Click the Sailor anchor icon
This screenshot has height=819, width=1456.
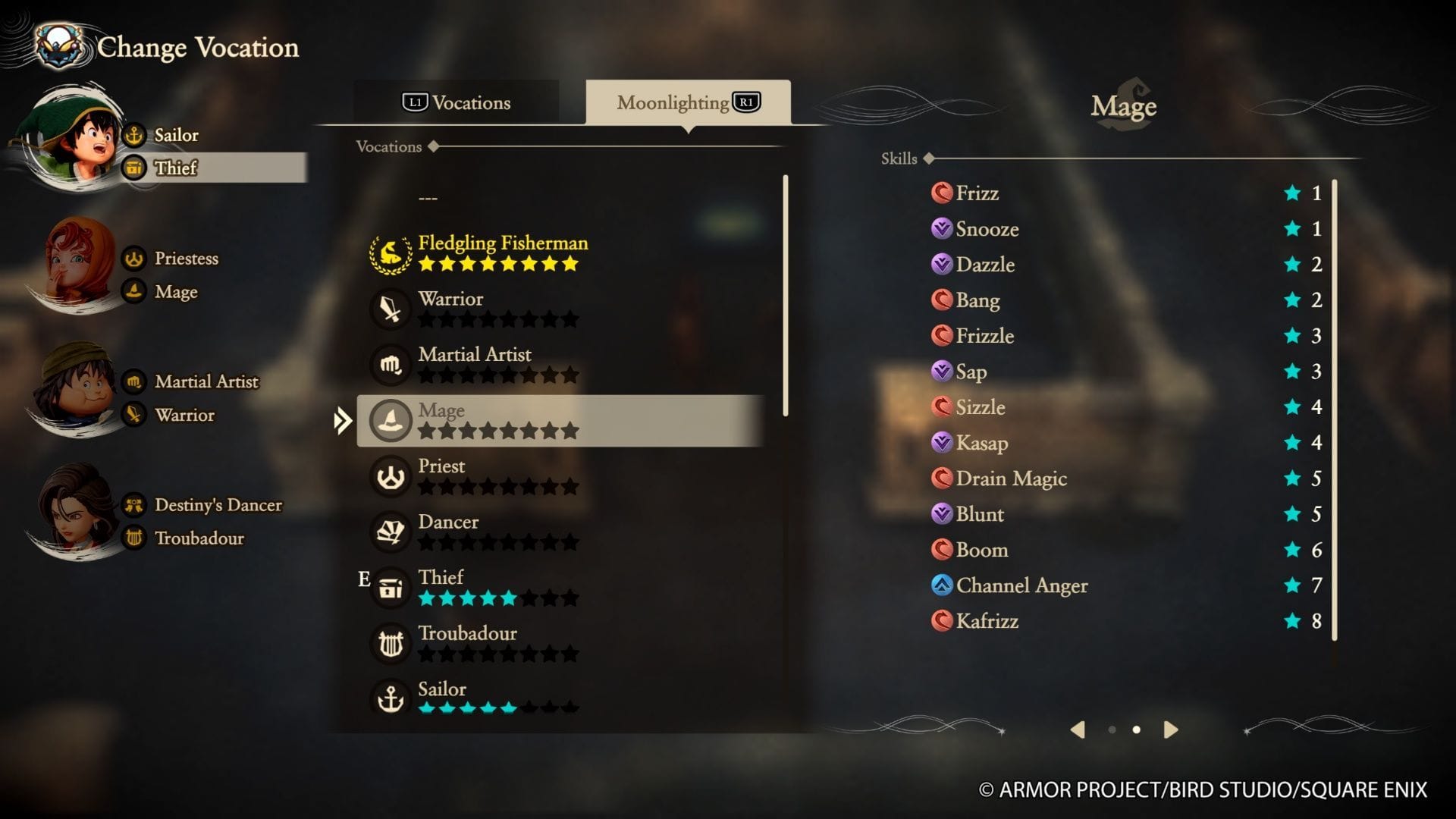(390, 698)
